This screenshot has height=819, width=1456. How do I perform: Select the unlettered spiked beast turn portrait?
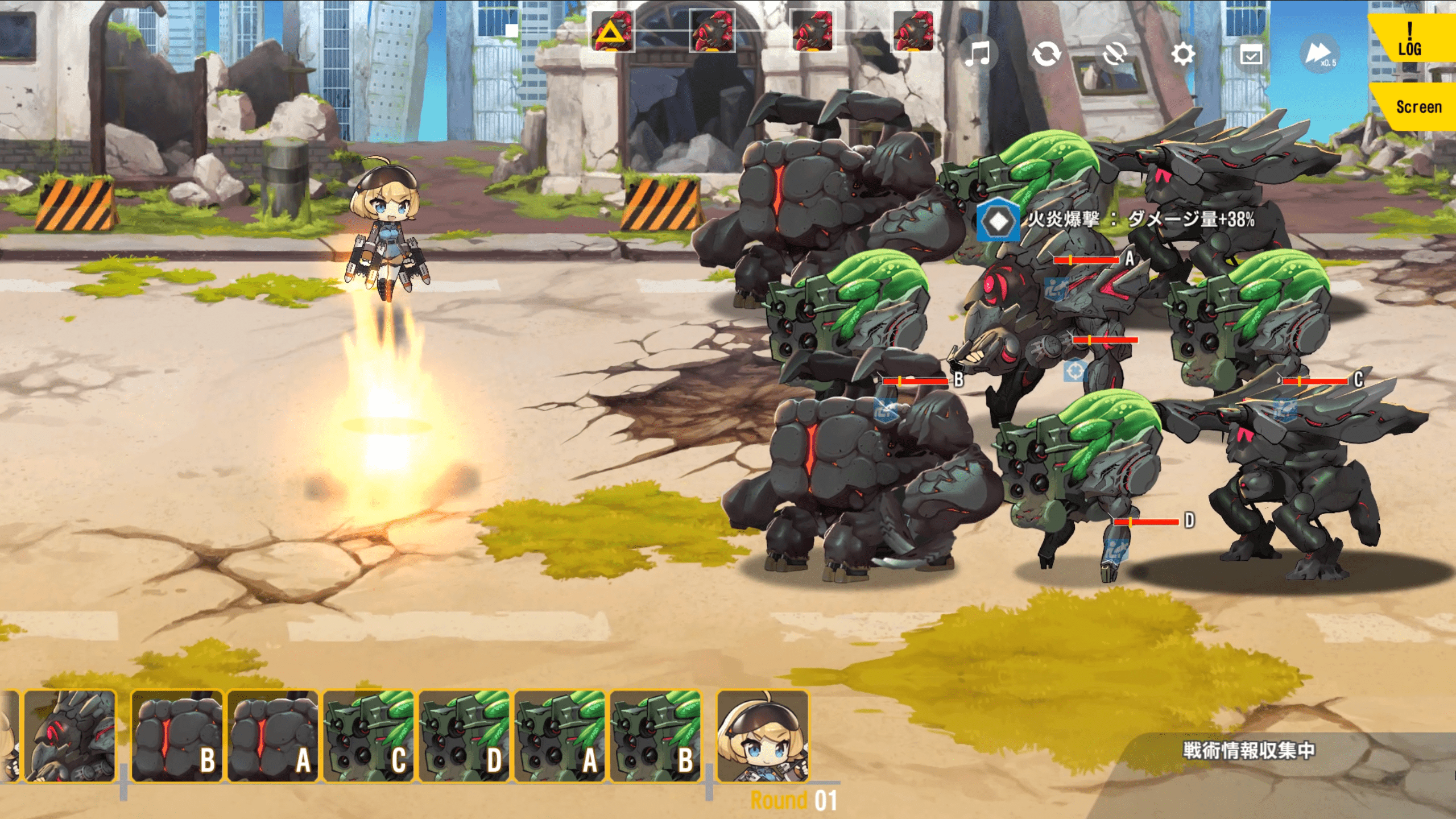(x=69, y=736)
